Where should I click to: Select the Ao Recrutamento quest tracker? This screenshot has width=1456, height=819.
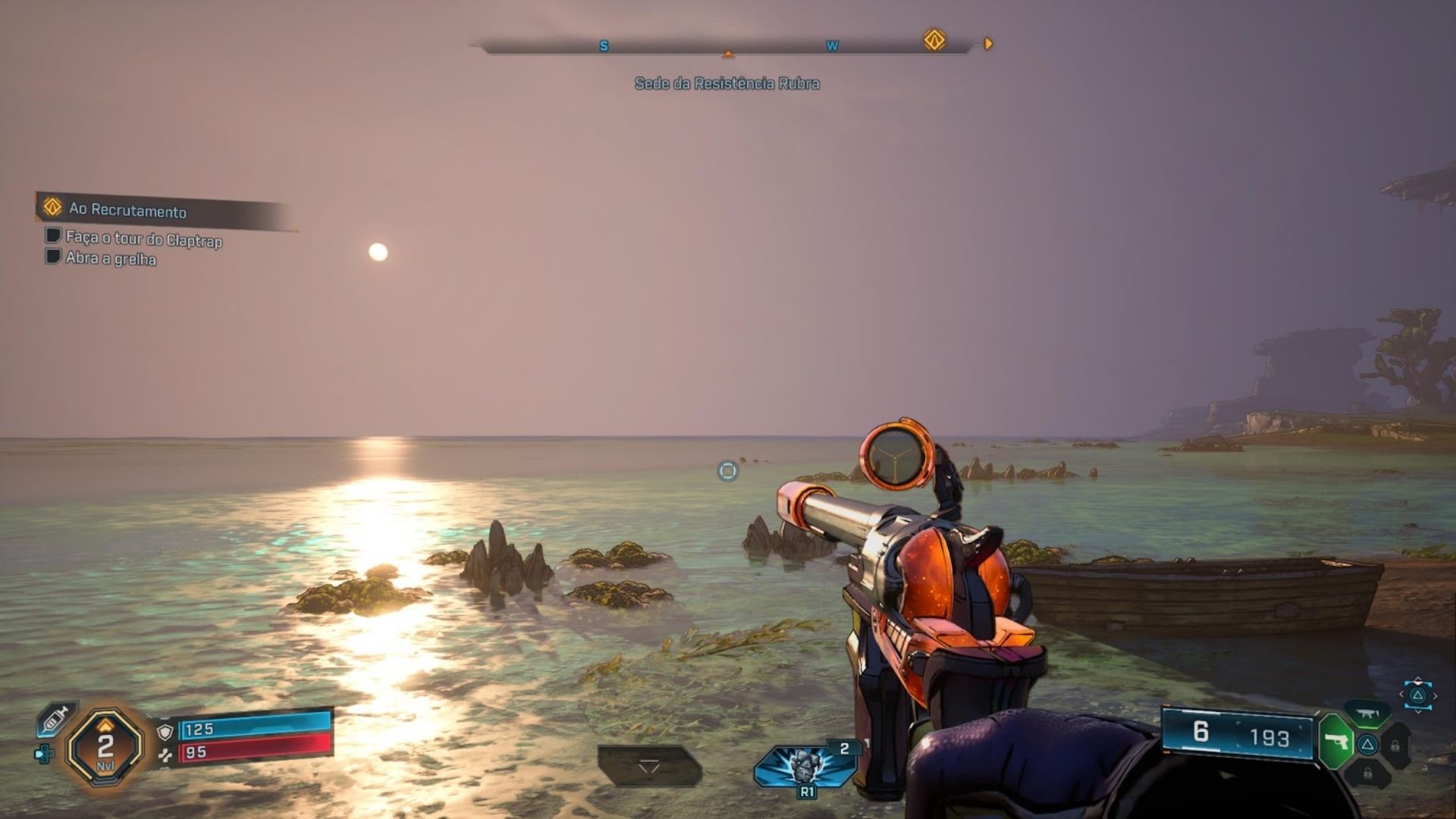click(x=127, y=209)
